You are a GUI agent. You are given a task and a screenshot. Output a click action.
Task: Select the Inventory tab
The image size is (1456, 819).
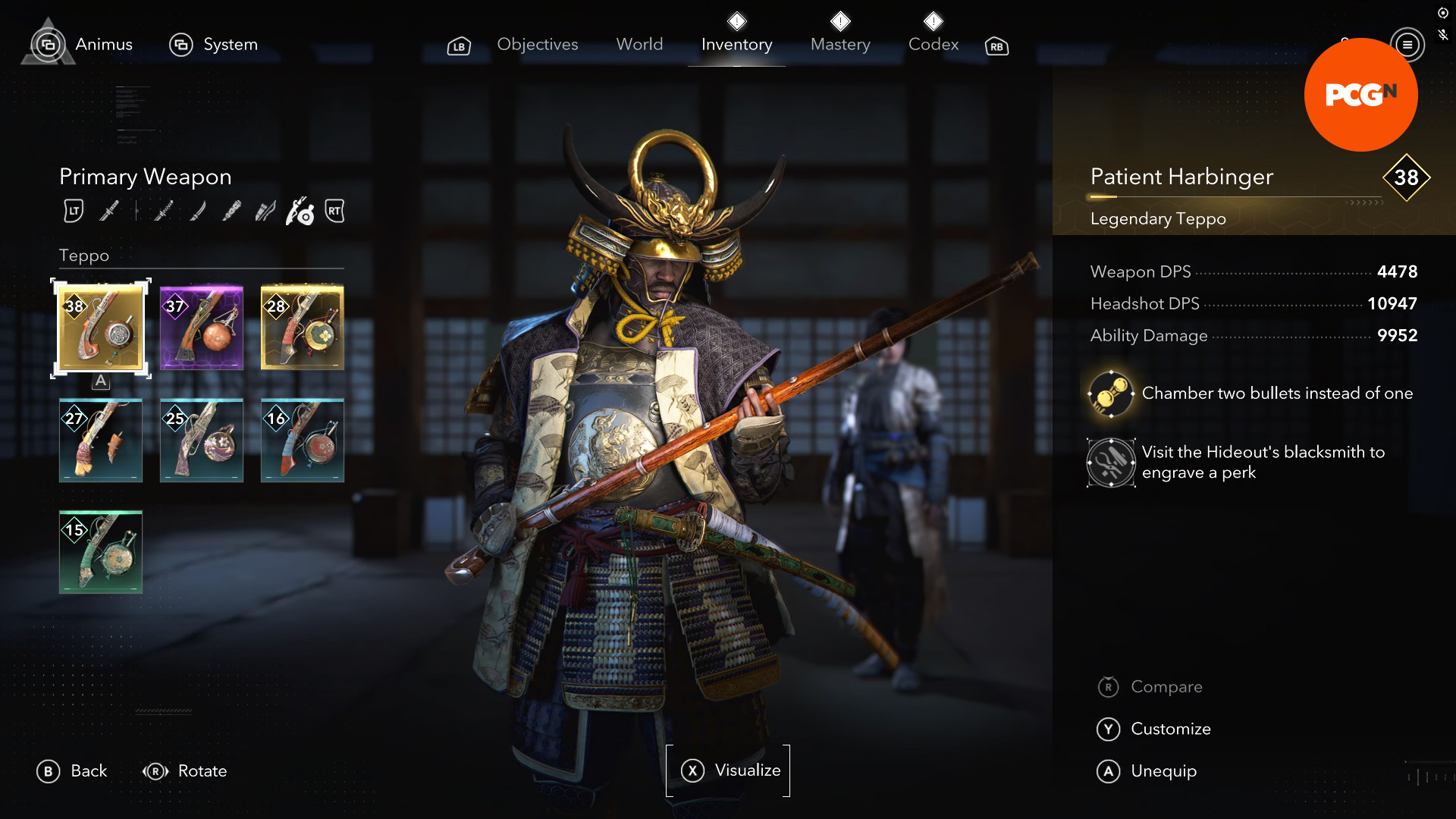click(736, 45)
